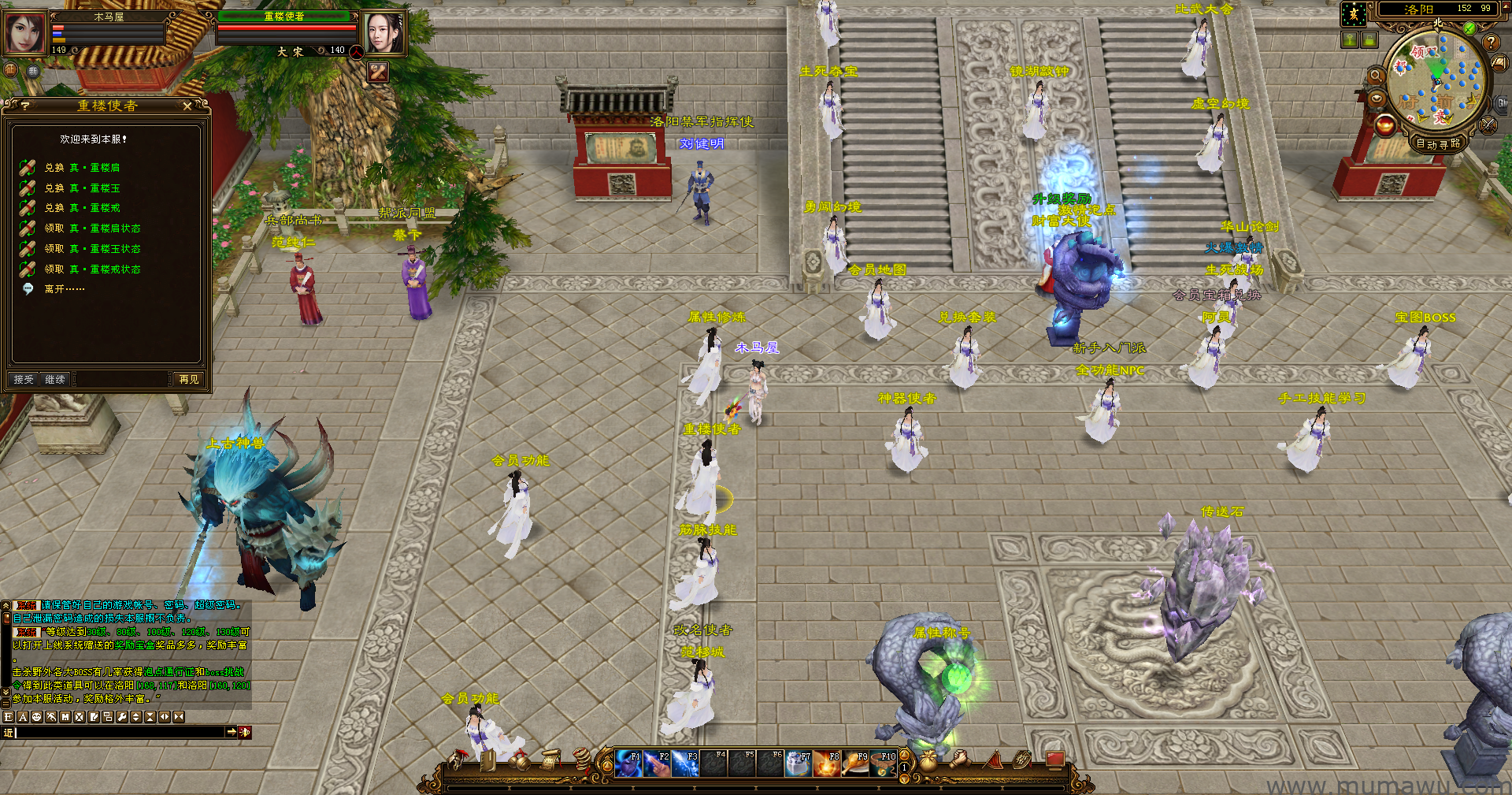This screenshot has width=1512, height=795.
Task: Click the 自动寻路 auto-pathfinding button
Action: click(x=1437, y=143)
